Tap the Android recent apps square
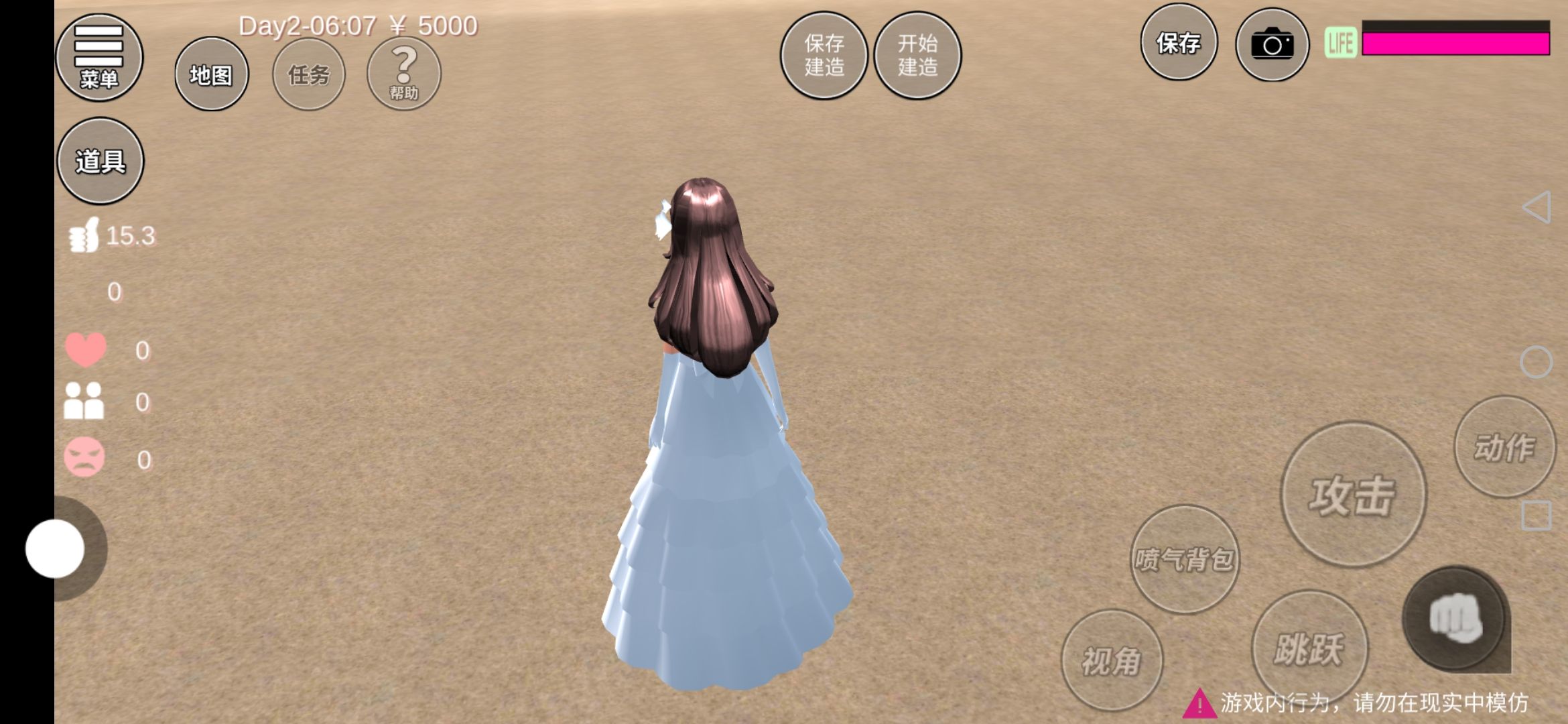 point(1536,516)
